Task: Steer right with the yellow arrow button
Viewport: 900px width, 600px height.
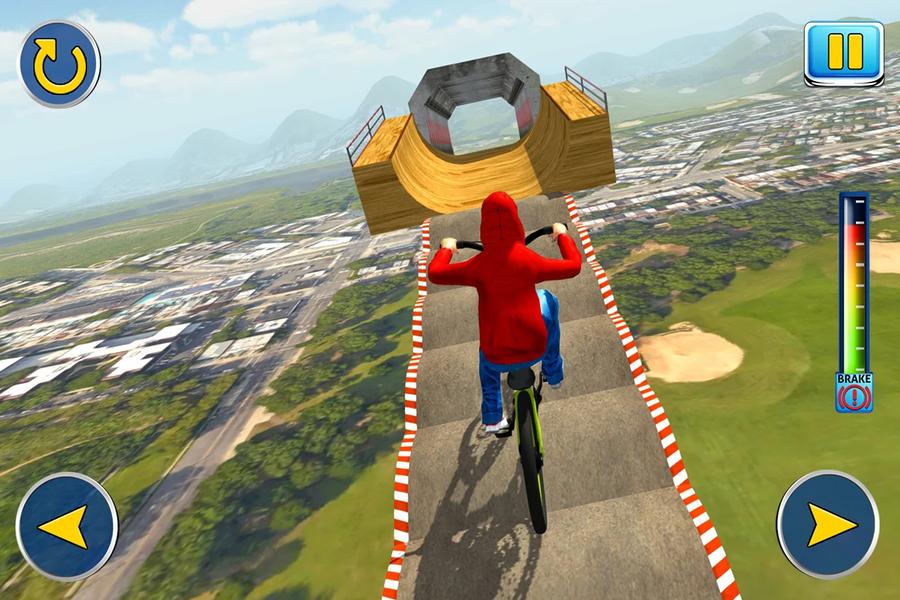Action: pyautogui.click(x=828, y=524)
